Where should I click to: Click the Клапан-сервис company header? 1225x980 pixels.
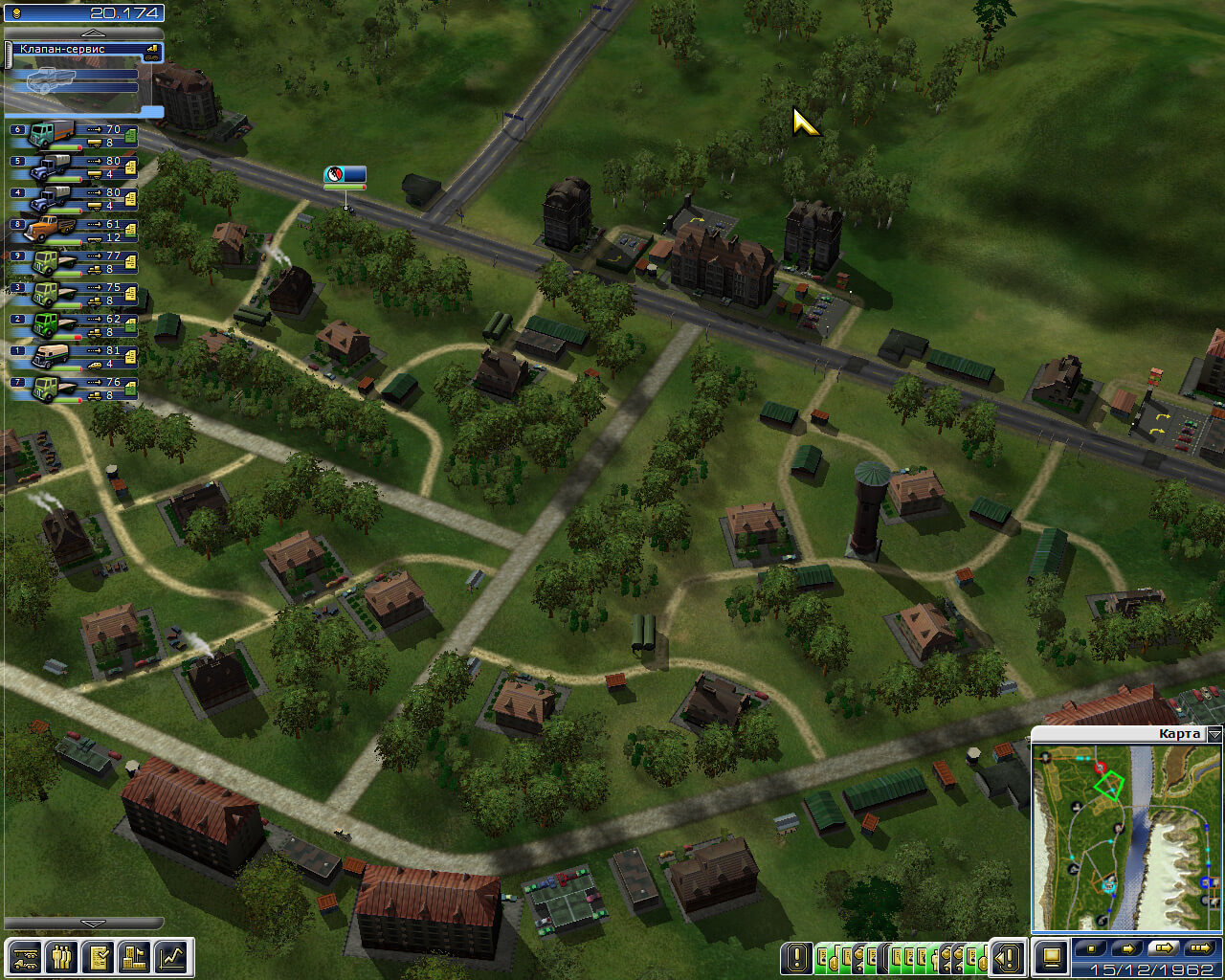click(x=81, y=49)
